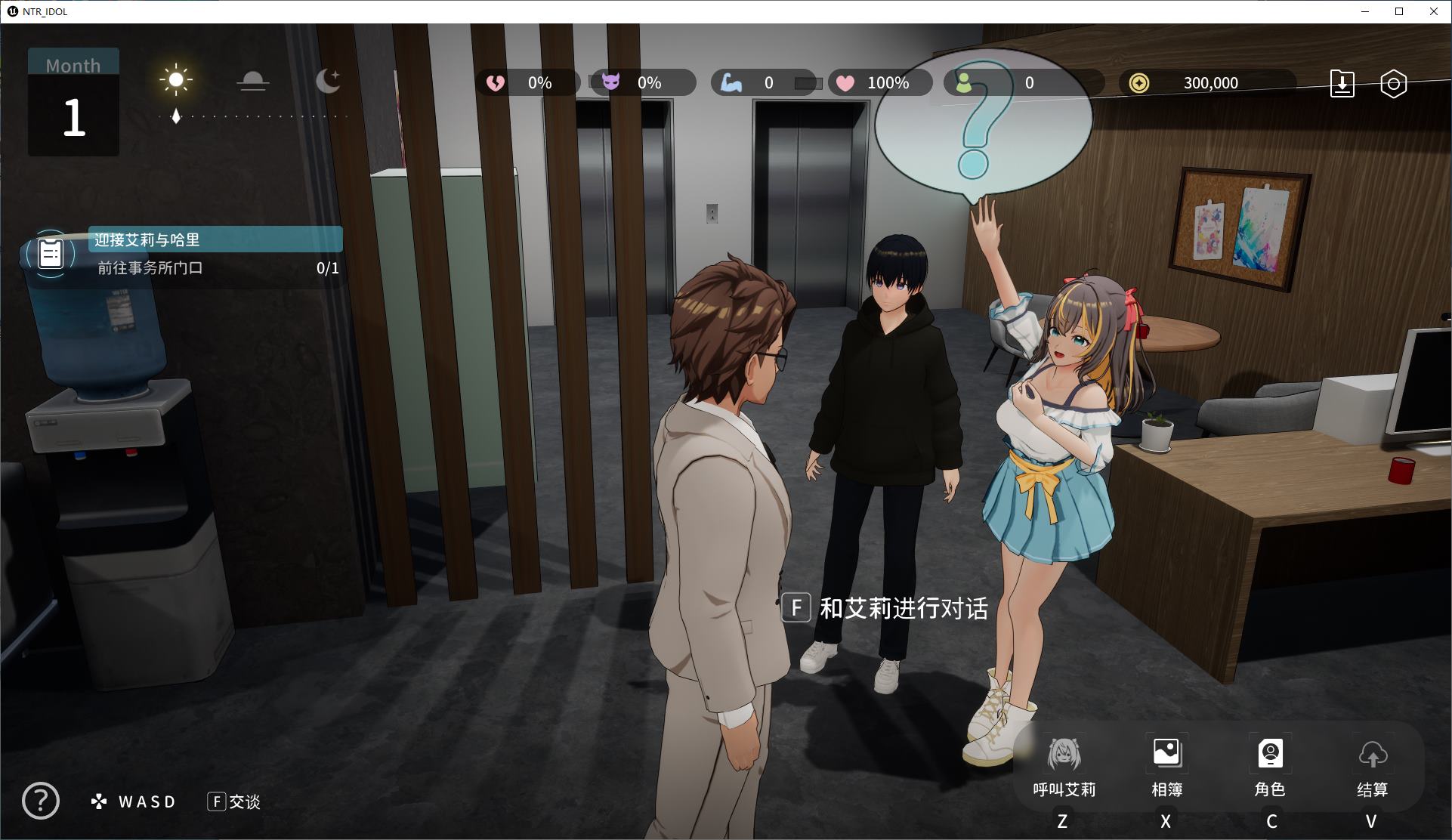
Task: Click the download save icon near settings
Action: click(x=1343, y=84)
